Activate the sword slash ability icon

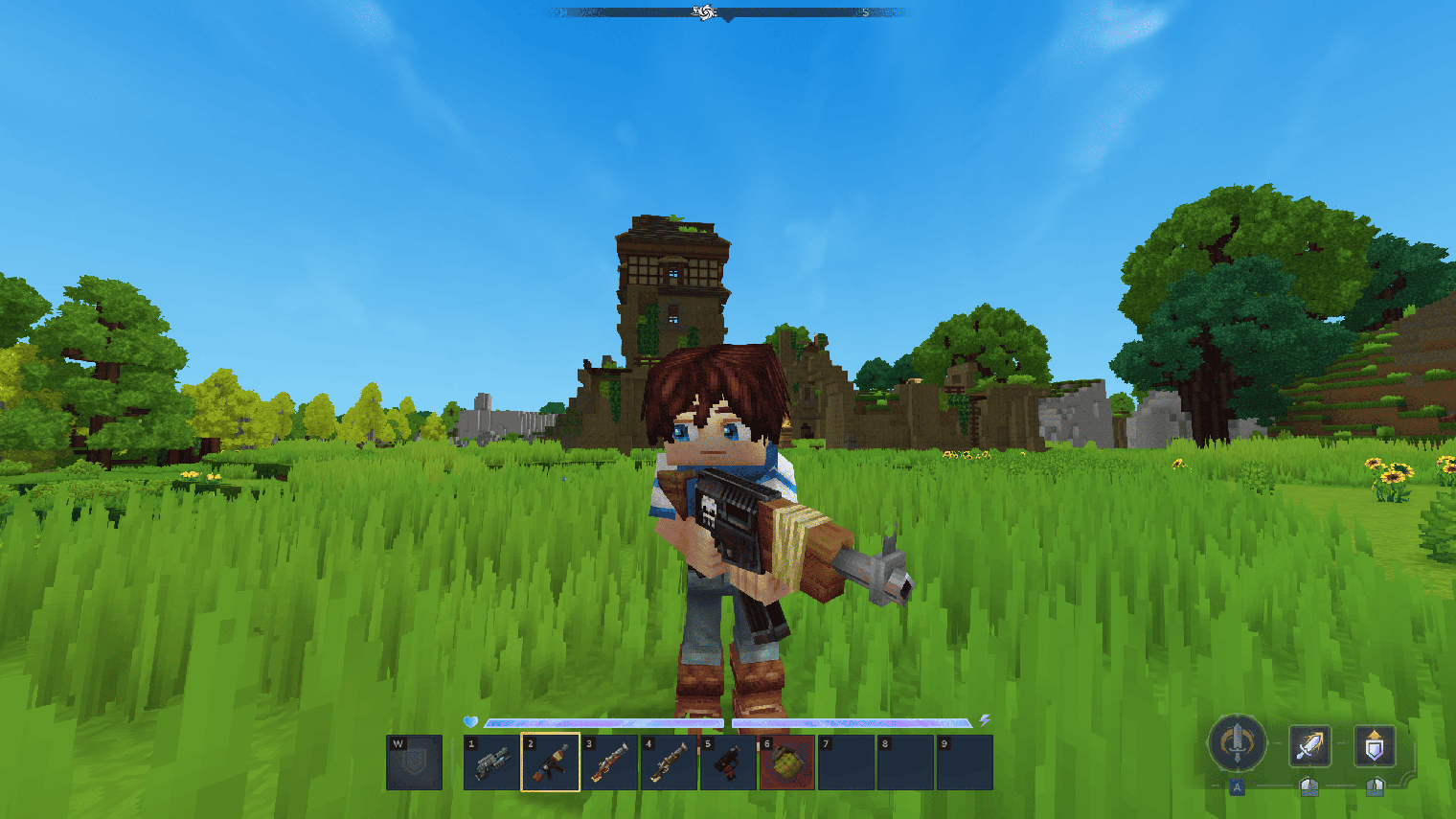[1309, 745]
